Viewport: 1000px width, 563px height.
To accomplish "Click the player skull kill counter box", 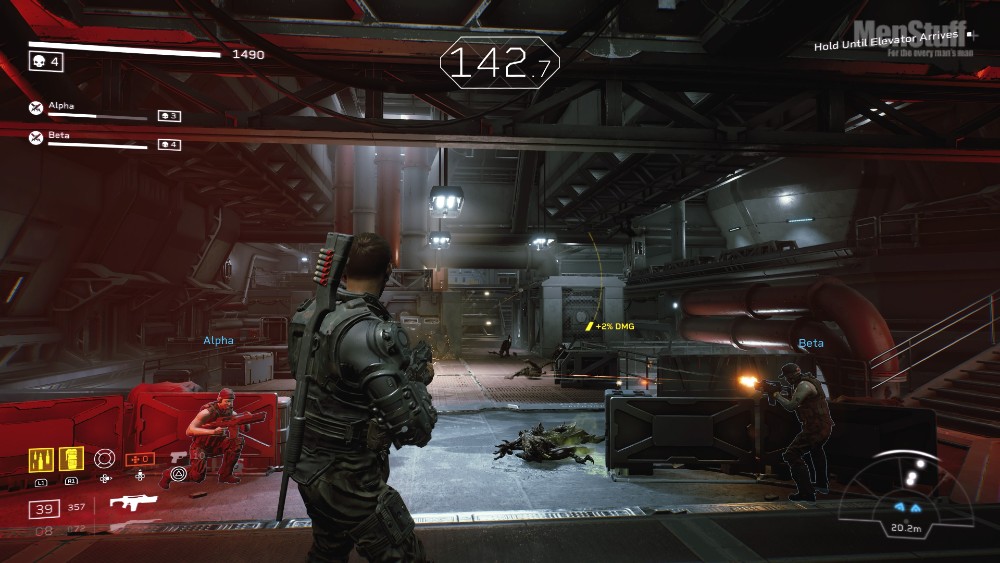I will click(x=45, y=62).
